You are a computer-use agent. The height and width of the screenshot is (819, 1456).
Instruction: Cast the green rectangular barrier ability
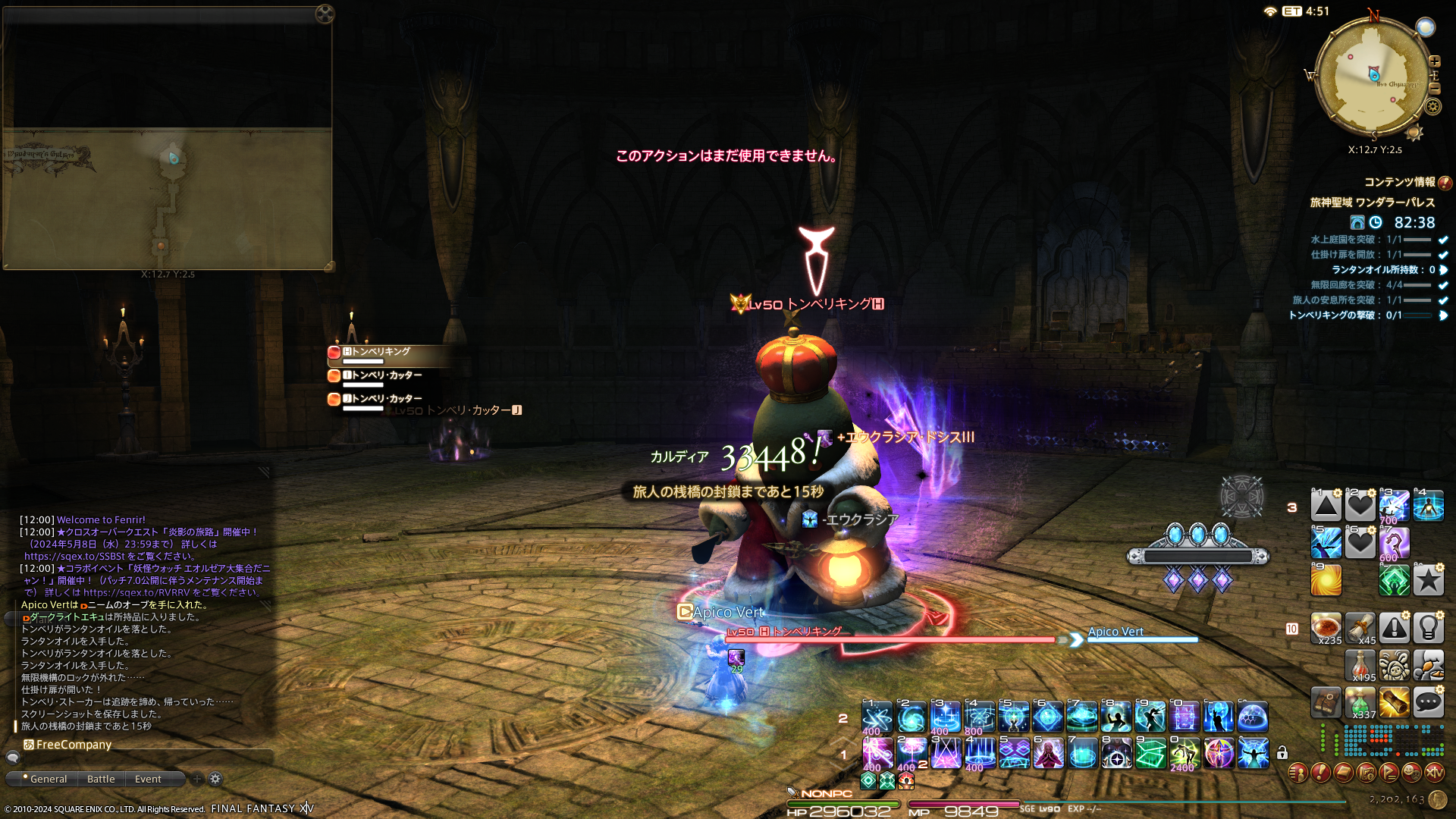click(x=1150, y=754)
